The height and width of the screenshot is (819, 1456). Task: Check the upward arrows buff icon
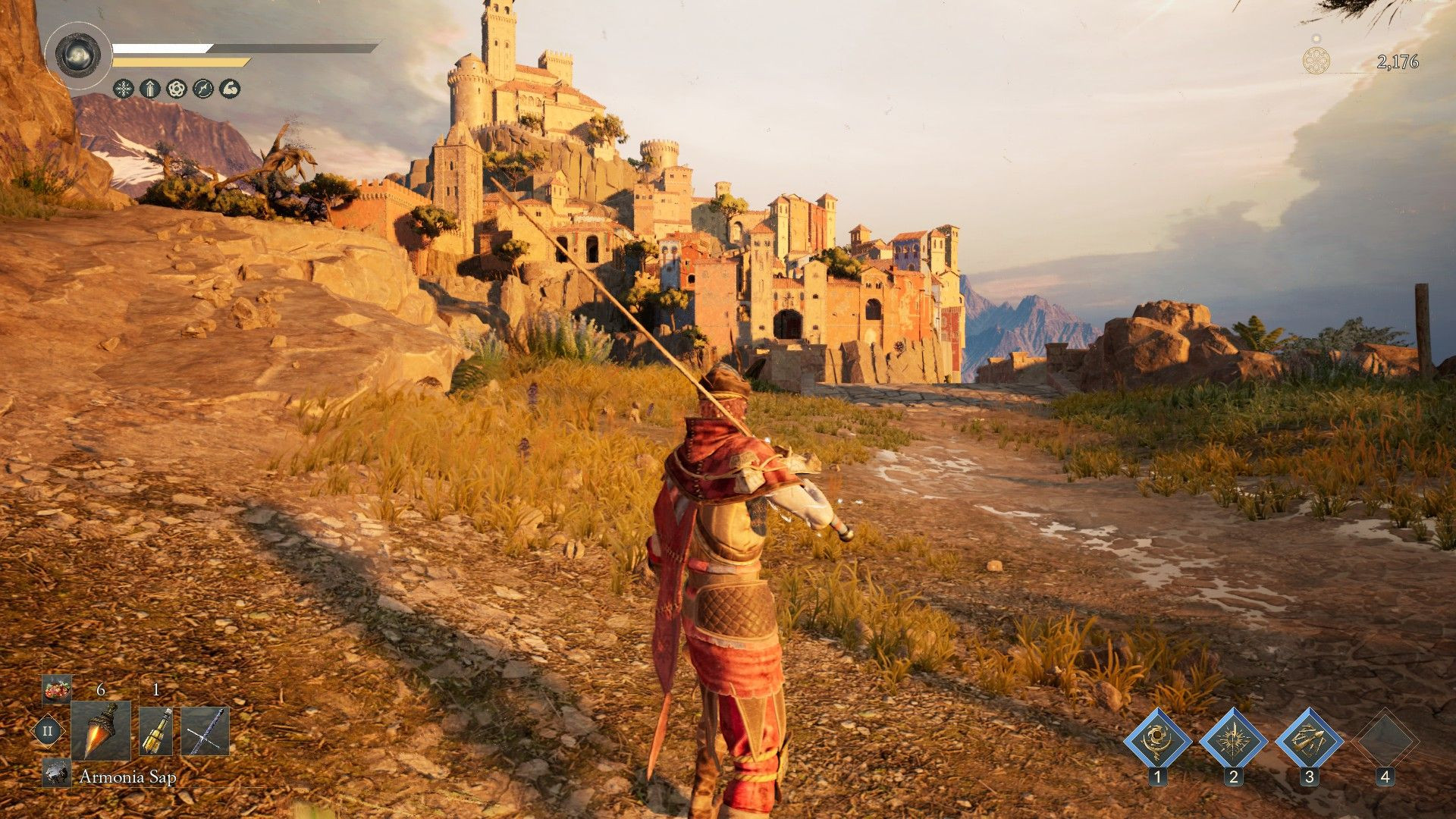pyautogui.click(x=149, y=89)
